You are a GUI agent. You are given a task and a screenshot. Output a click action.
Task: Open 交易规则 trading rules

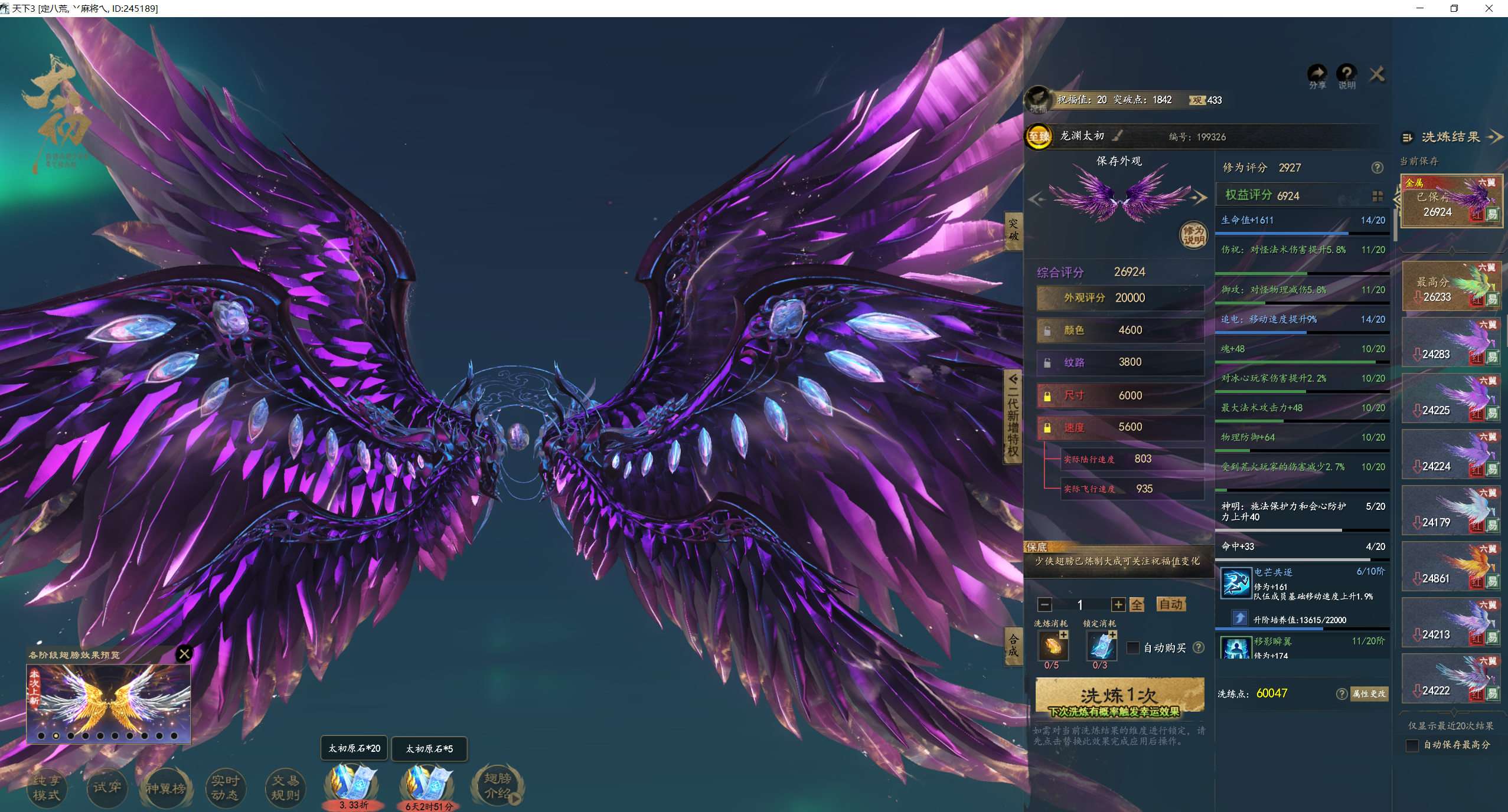285,787
